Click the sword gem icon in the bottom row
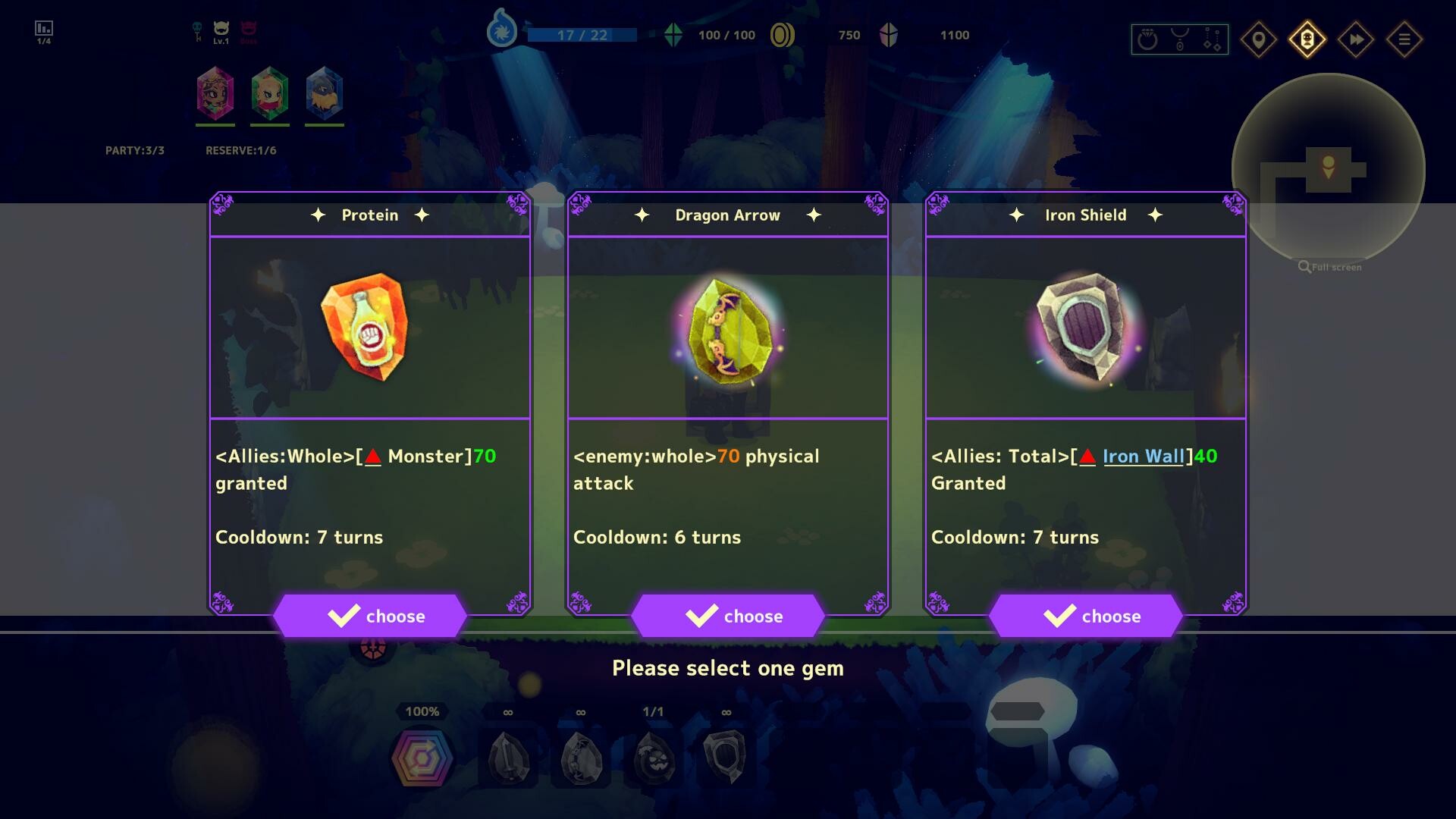Screen dimensions: 1456x819 [507, 757]
